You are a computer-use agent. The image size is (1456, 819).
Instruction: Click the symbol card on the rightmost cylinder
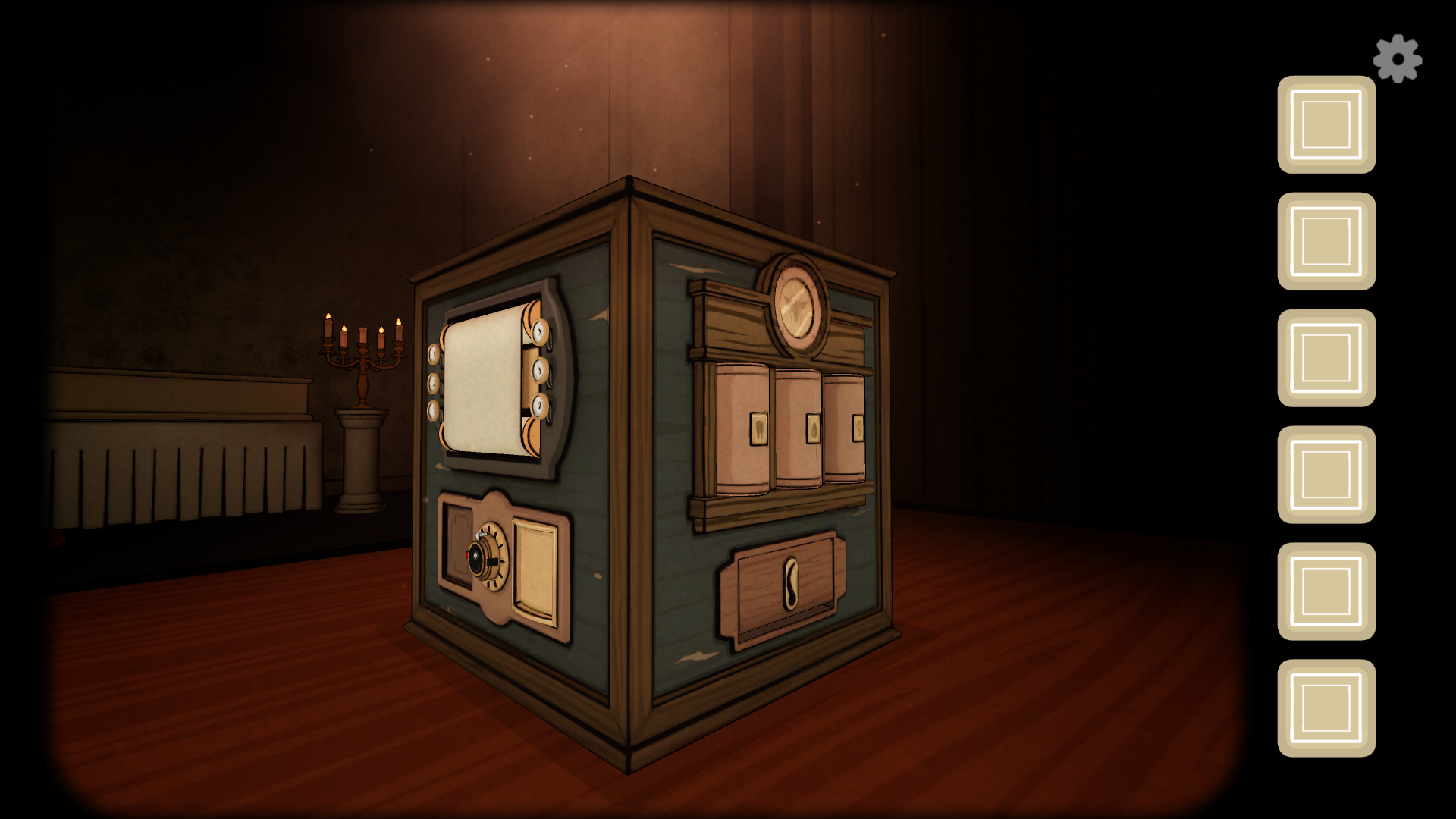pyautogui.click(x=858, y=428)
